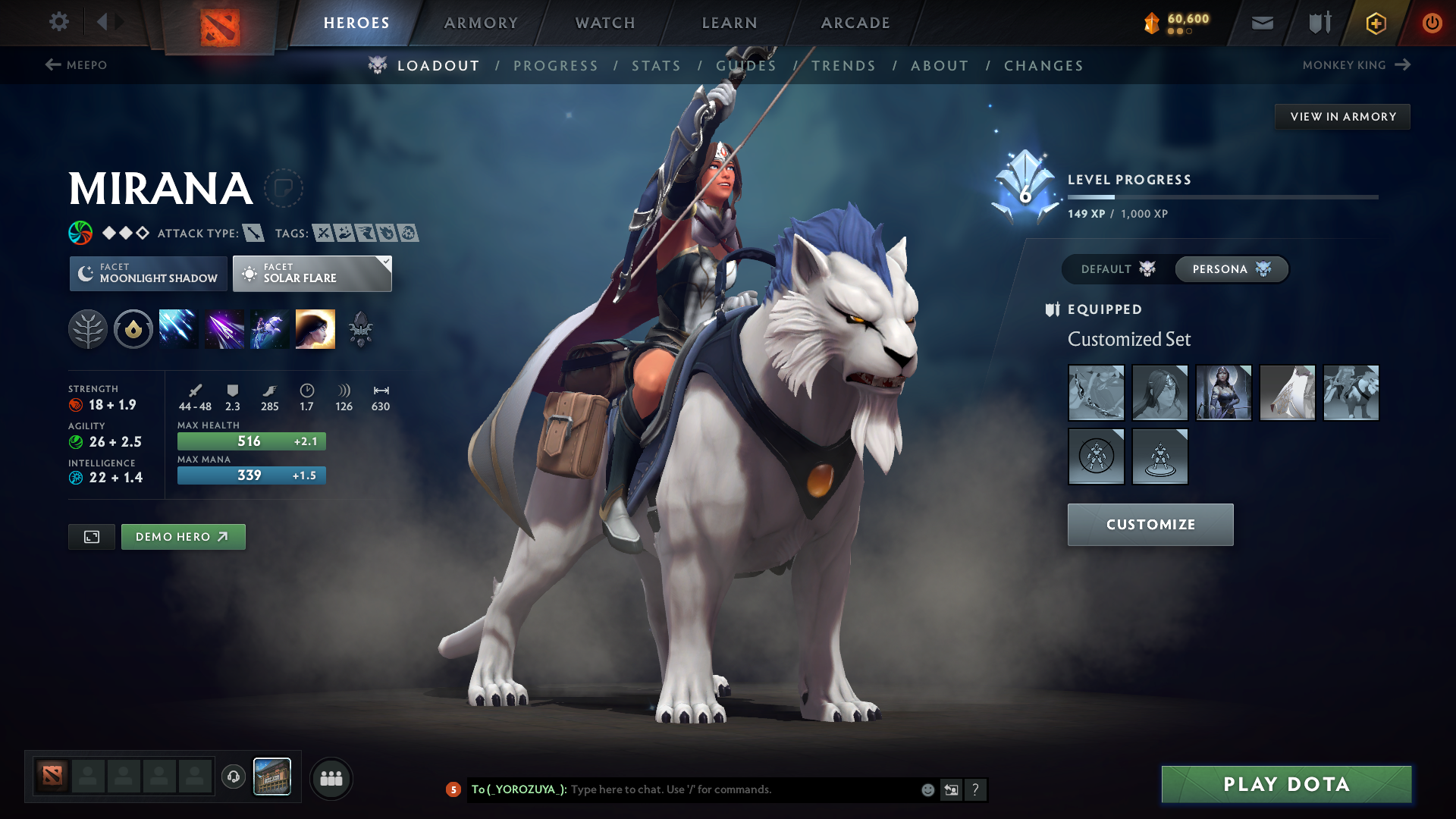
Task: Open the Arcade tab
Action: pyautogui.click(x=855, y=23)
